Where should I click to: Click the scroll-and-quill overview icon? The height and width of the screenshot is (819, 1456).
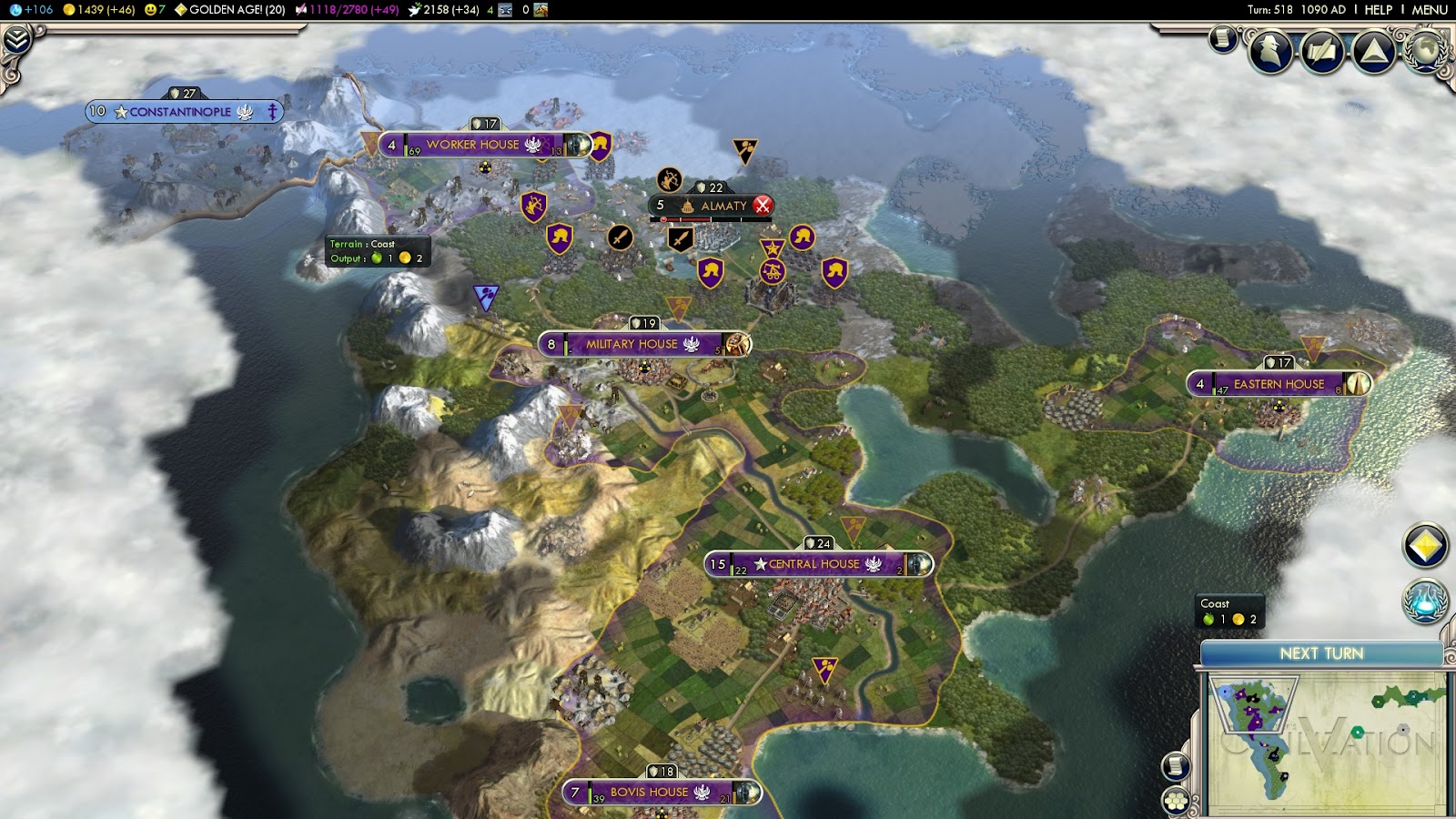tap(1322, 51)
